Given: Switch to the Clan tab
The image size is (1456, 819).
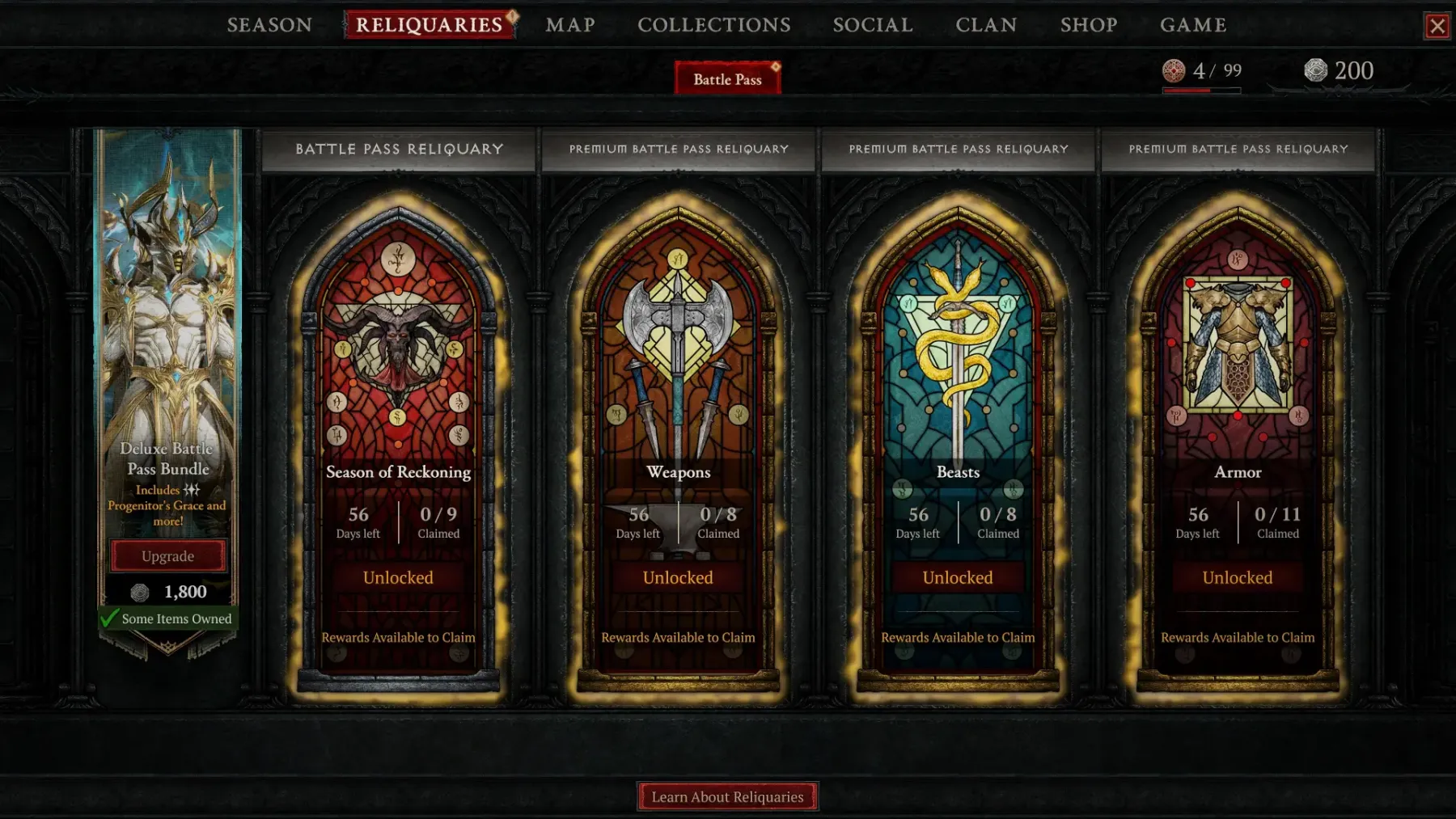Looking at the screenshot, I should point(986,25).
